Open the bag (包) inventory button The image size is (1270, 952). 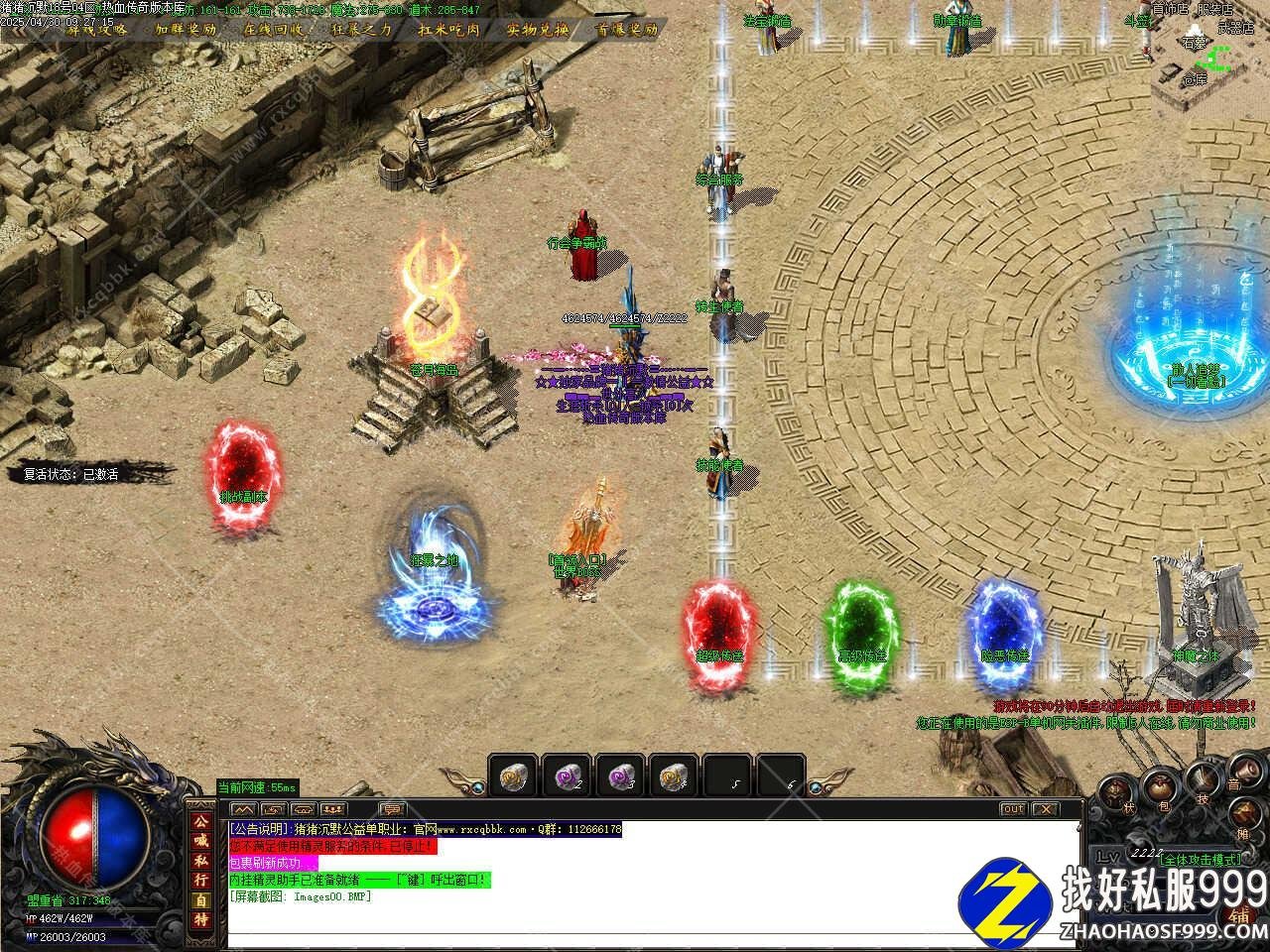(1163, 790)
